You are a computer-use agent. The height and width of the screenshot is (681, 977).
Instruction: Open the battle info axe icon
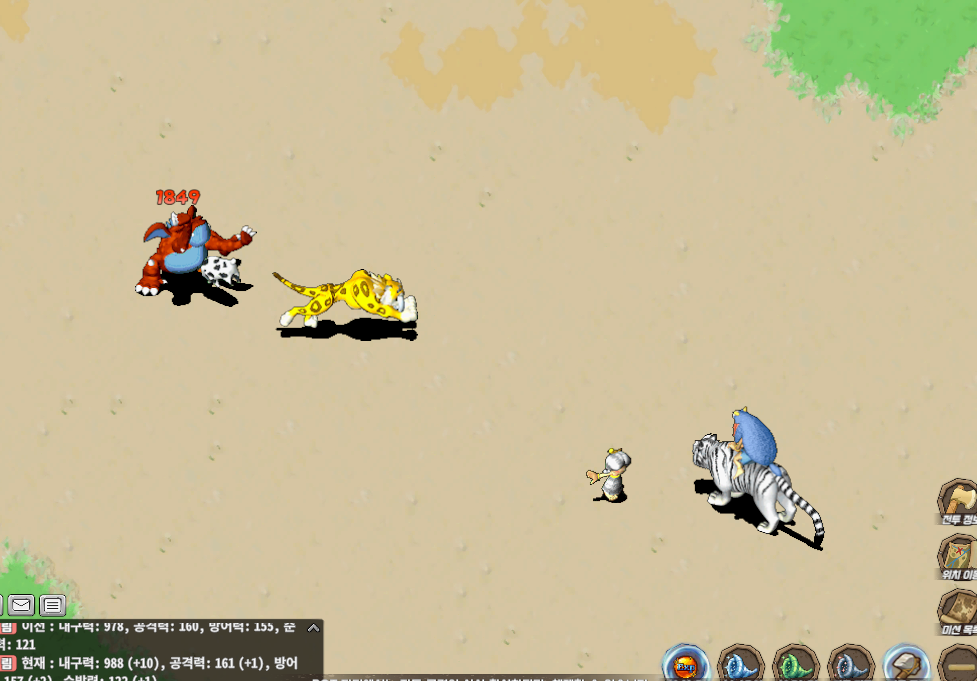pyautogui.click(x=959, y=499)
